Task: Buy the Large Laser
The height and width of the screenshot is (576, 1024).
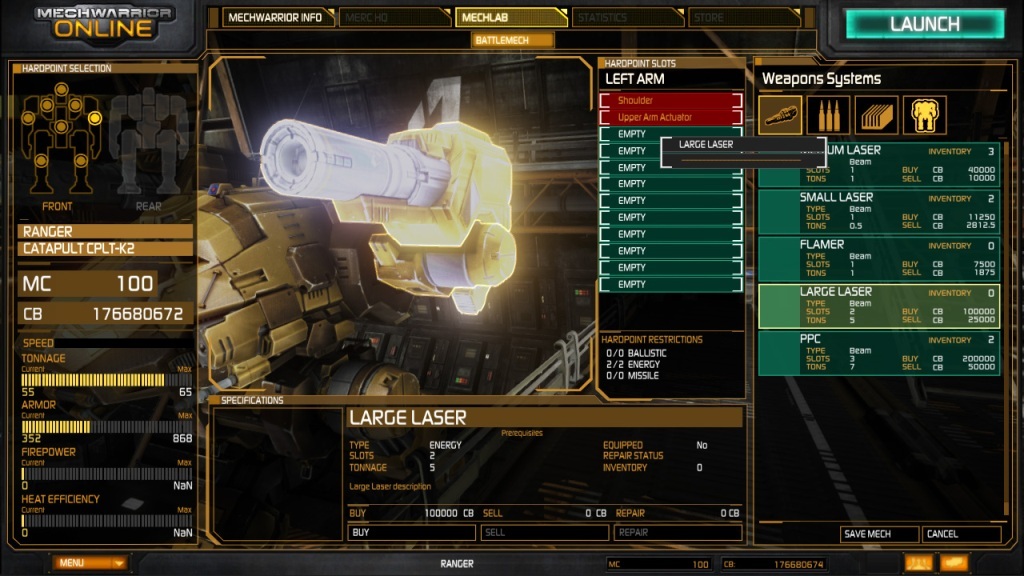Action: (x=411, y=532)
